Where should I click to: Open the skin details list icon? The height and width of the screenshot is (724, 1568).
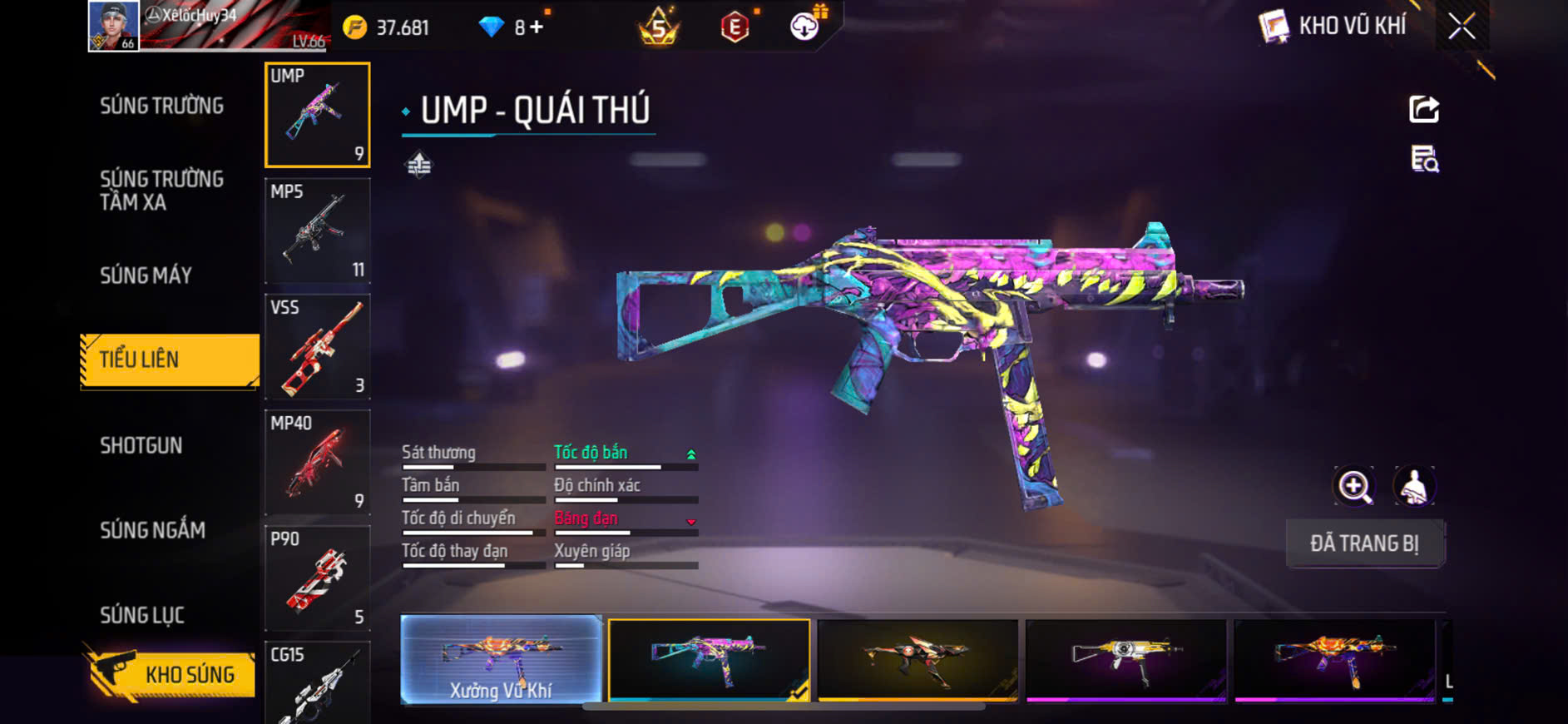[1424, 158]
